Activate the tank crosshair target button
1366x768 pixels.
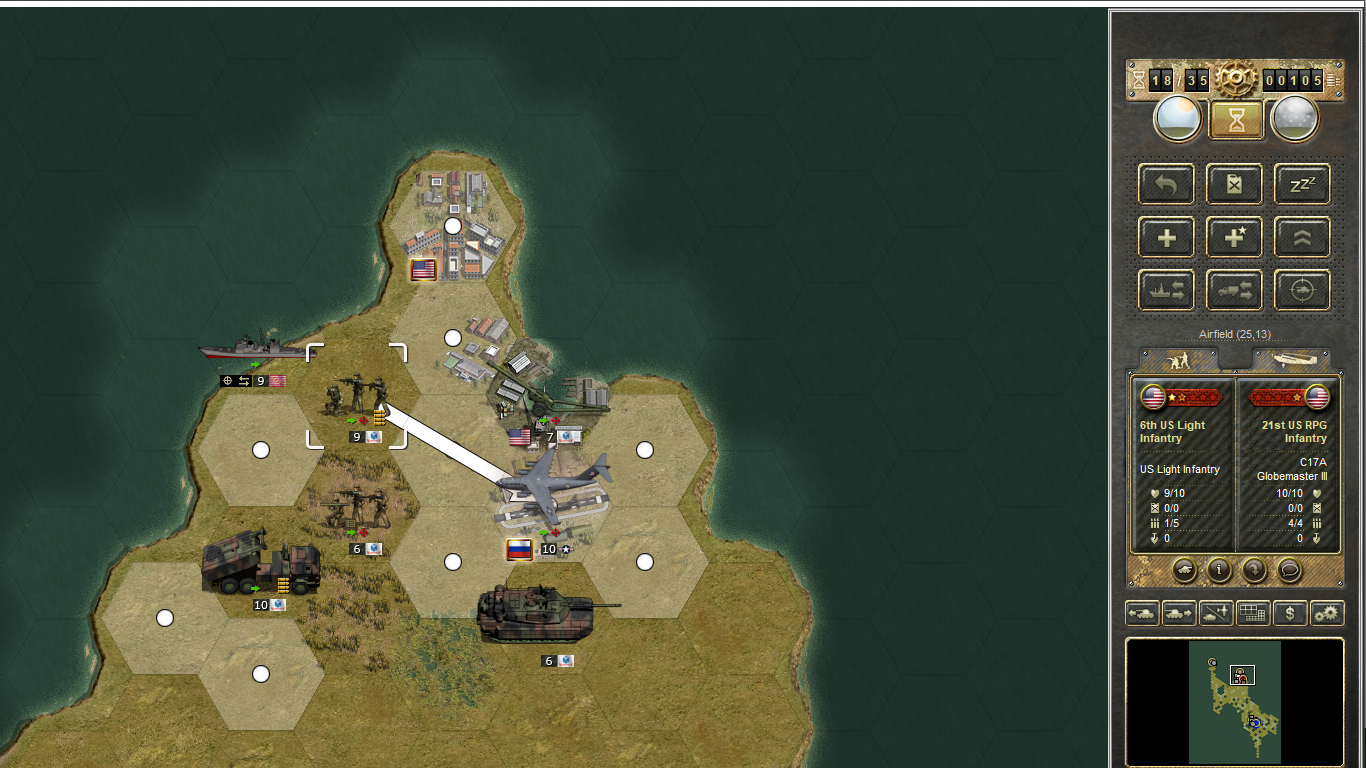click(1302, 290)
